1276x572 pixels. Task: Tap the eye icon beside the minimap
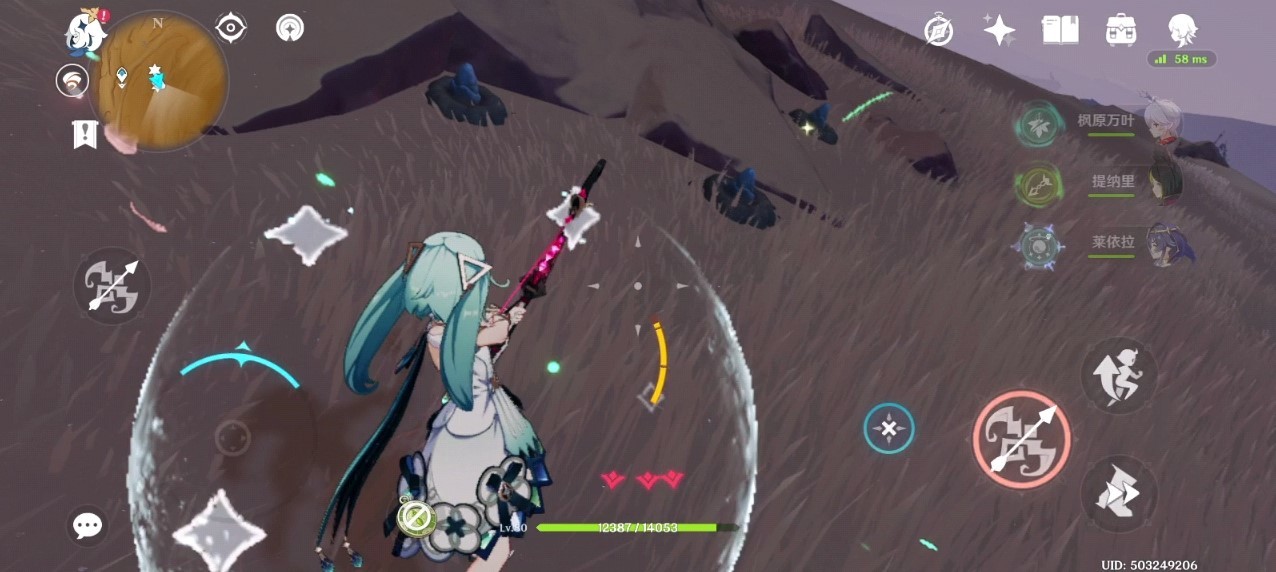pos(231,29)
